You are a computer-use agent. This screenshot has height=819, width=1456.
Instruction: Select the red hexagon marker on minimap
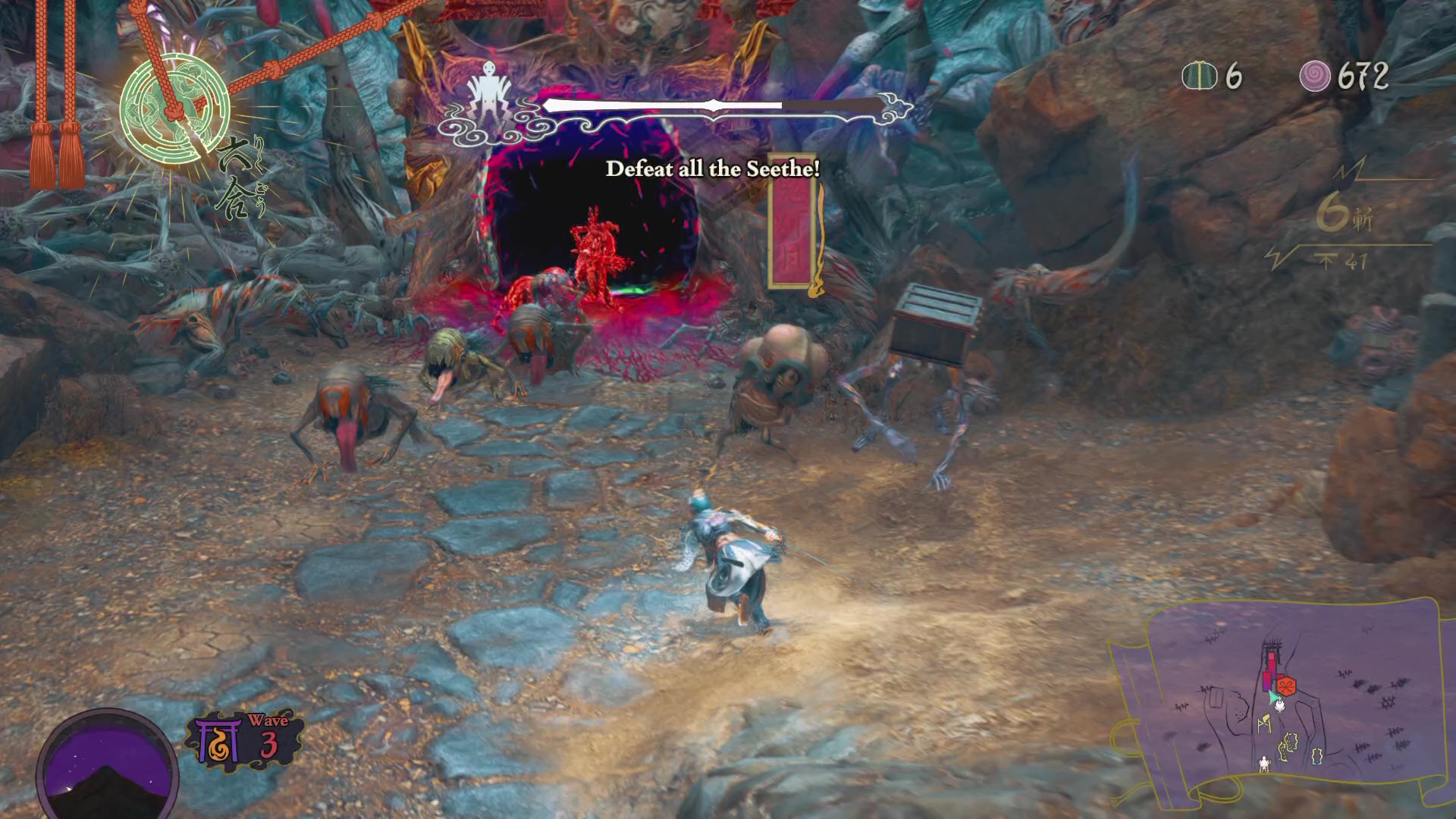point(1286,686)
